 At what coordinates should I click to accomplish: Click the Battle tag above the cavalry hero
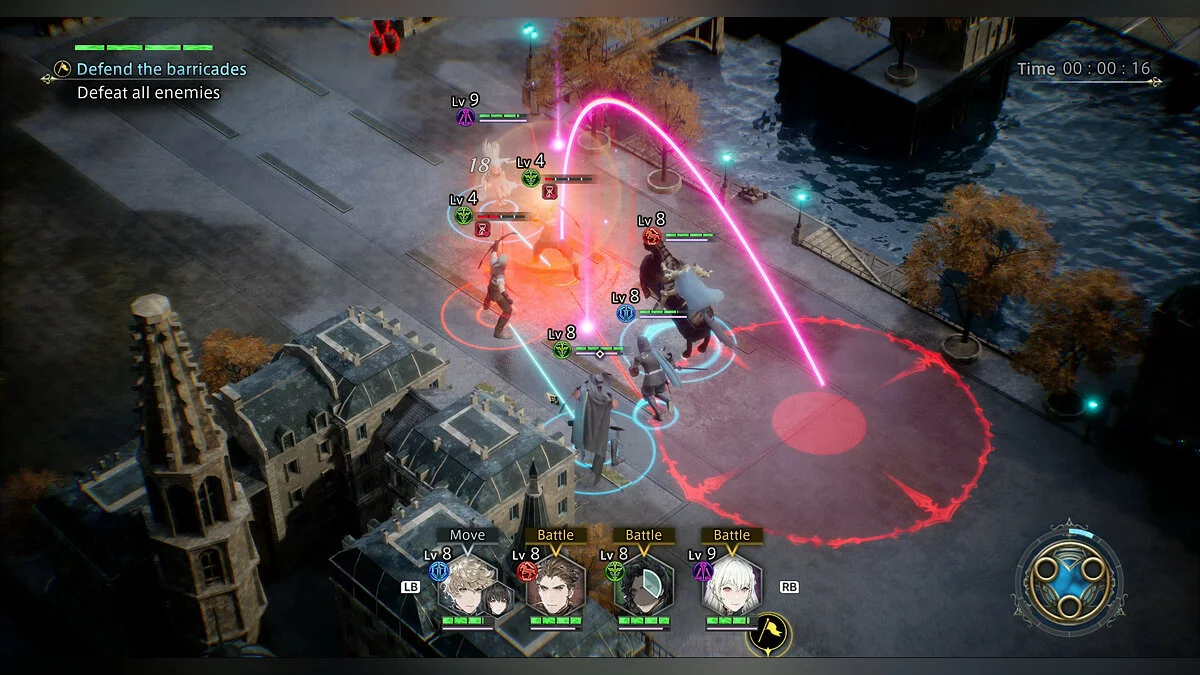tap(555, 535)
